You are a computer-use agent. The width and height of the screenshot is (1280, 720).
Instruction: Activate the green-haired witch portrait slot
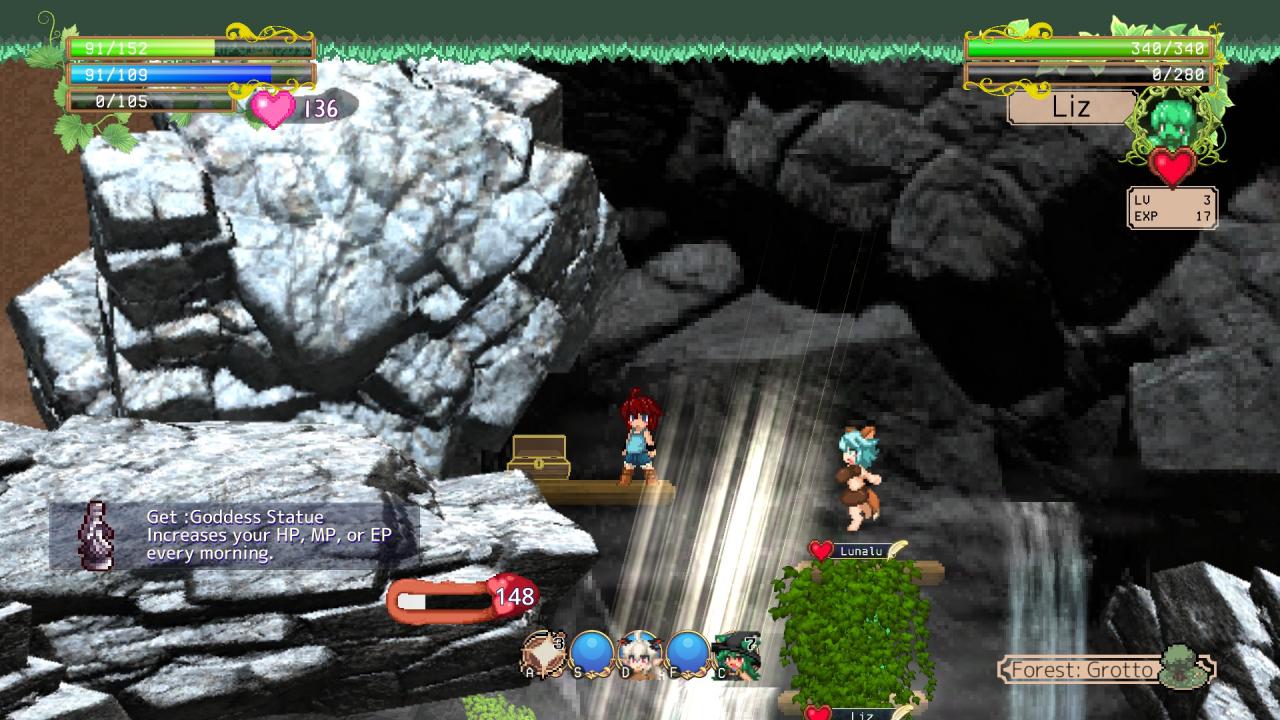pyautogui.click(x=736, y=654)
